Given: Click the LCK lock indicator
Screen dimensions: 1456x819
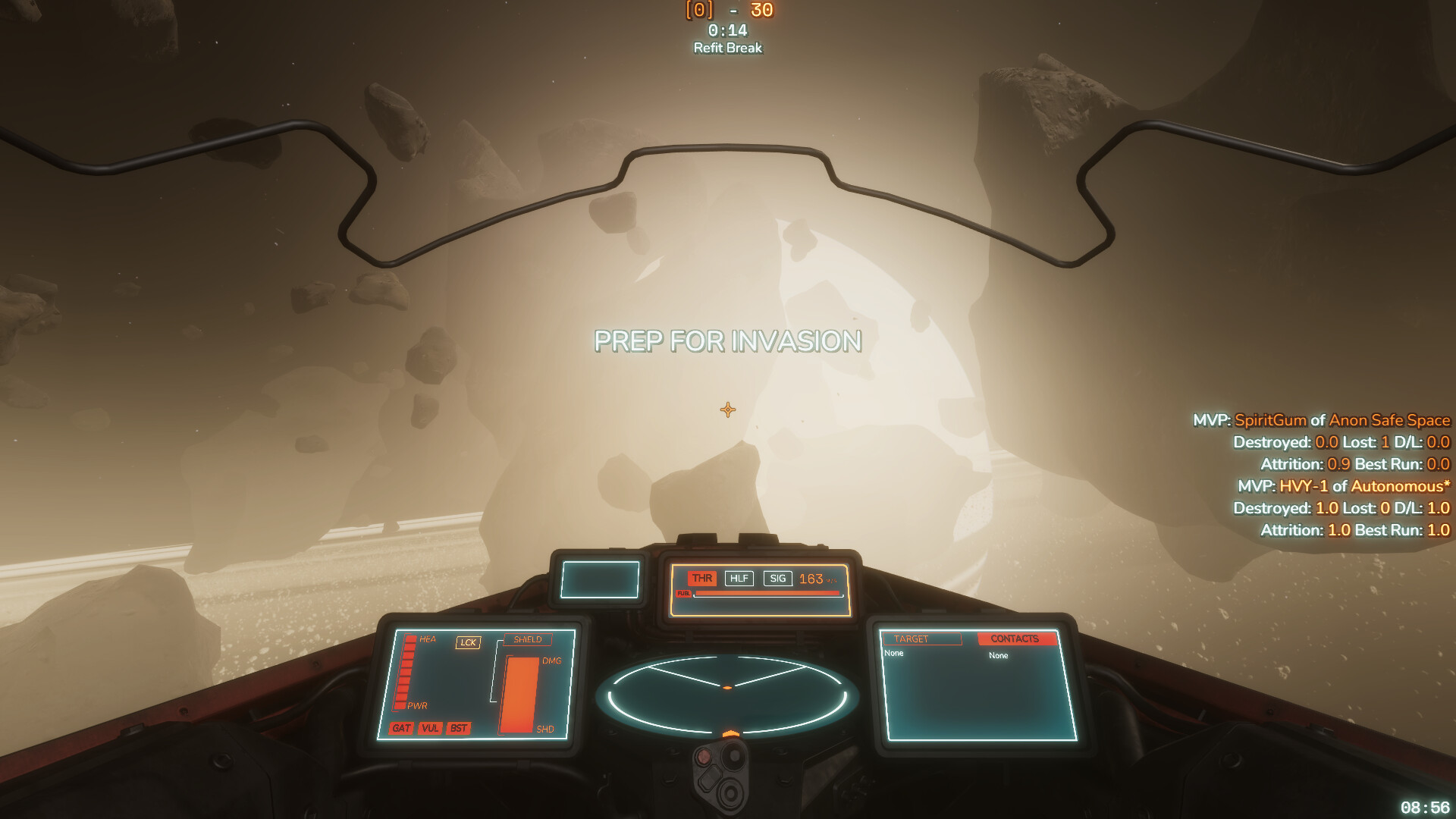Looking at the screenshot, I should 469,642.
